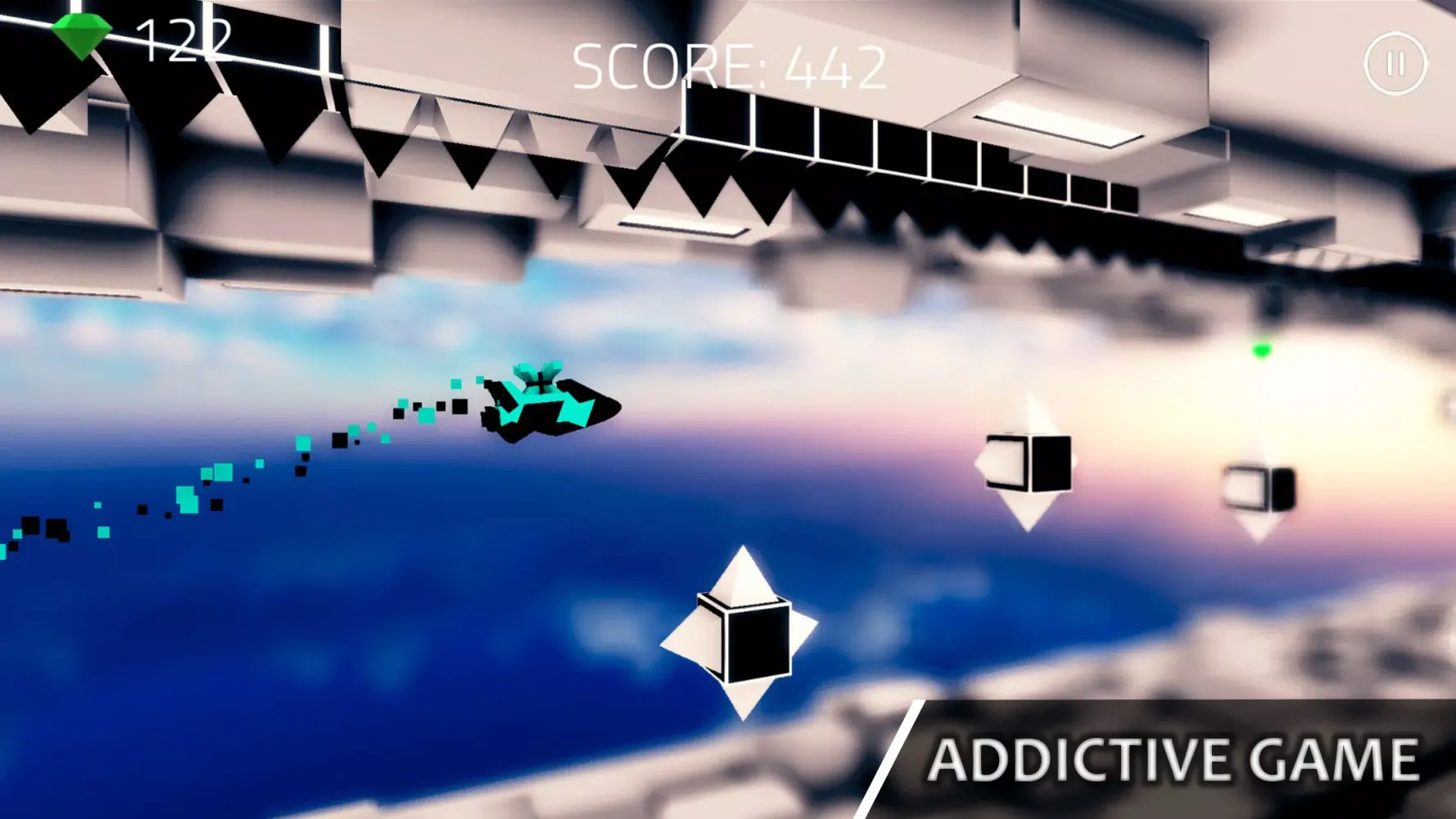
Task: Tap the pause button in top right corner
Action: [1395, 61]
